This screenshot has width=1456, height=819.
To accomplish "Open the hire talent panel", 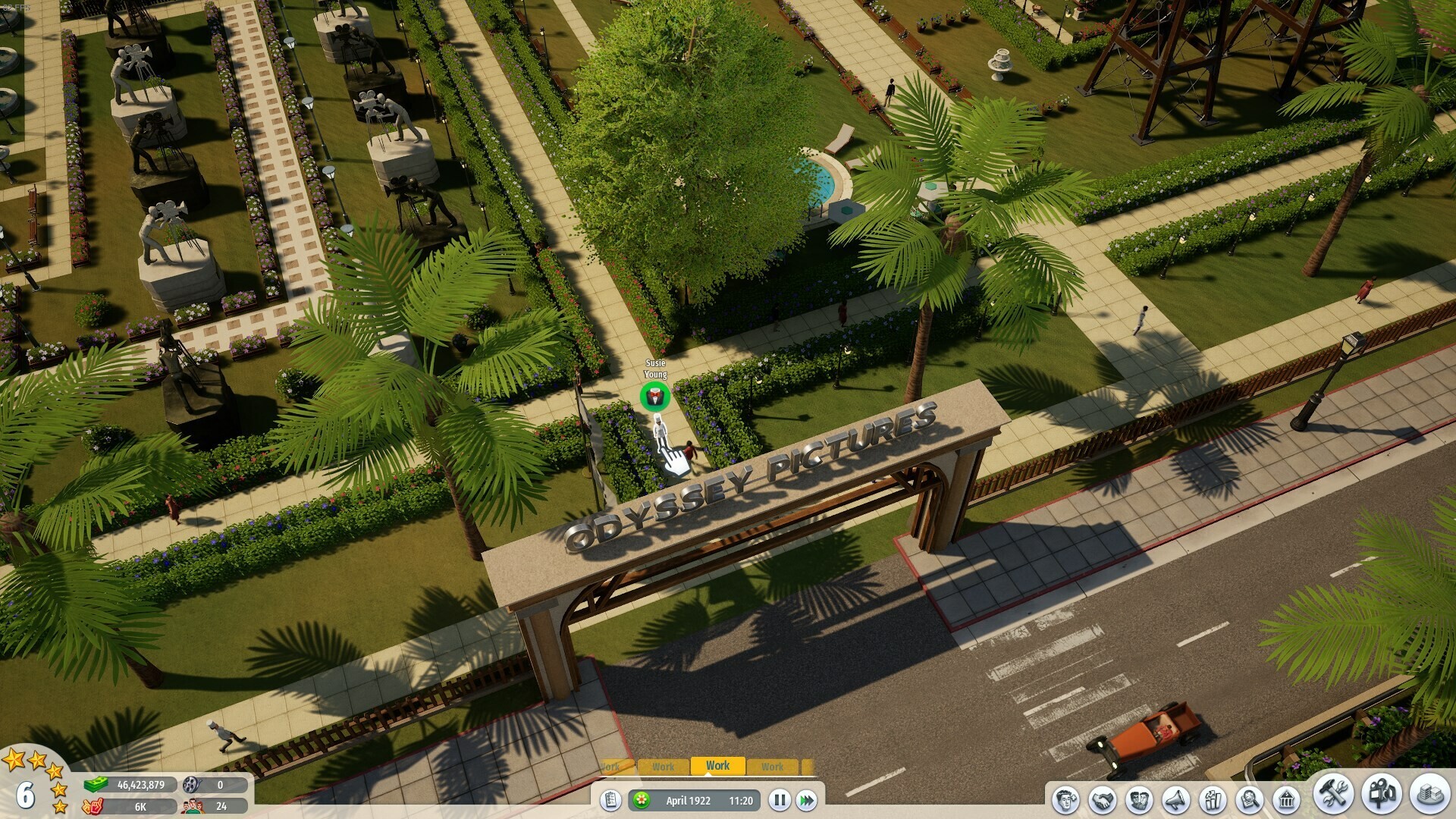I will [x=1067, y=799].
